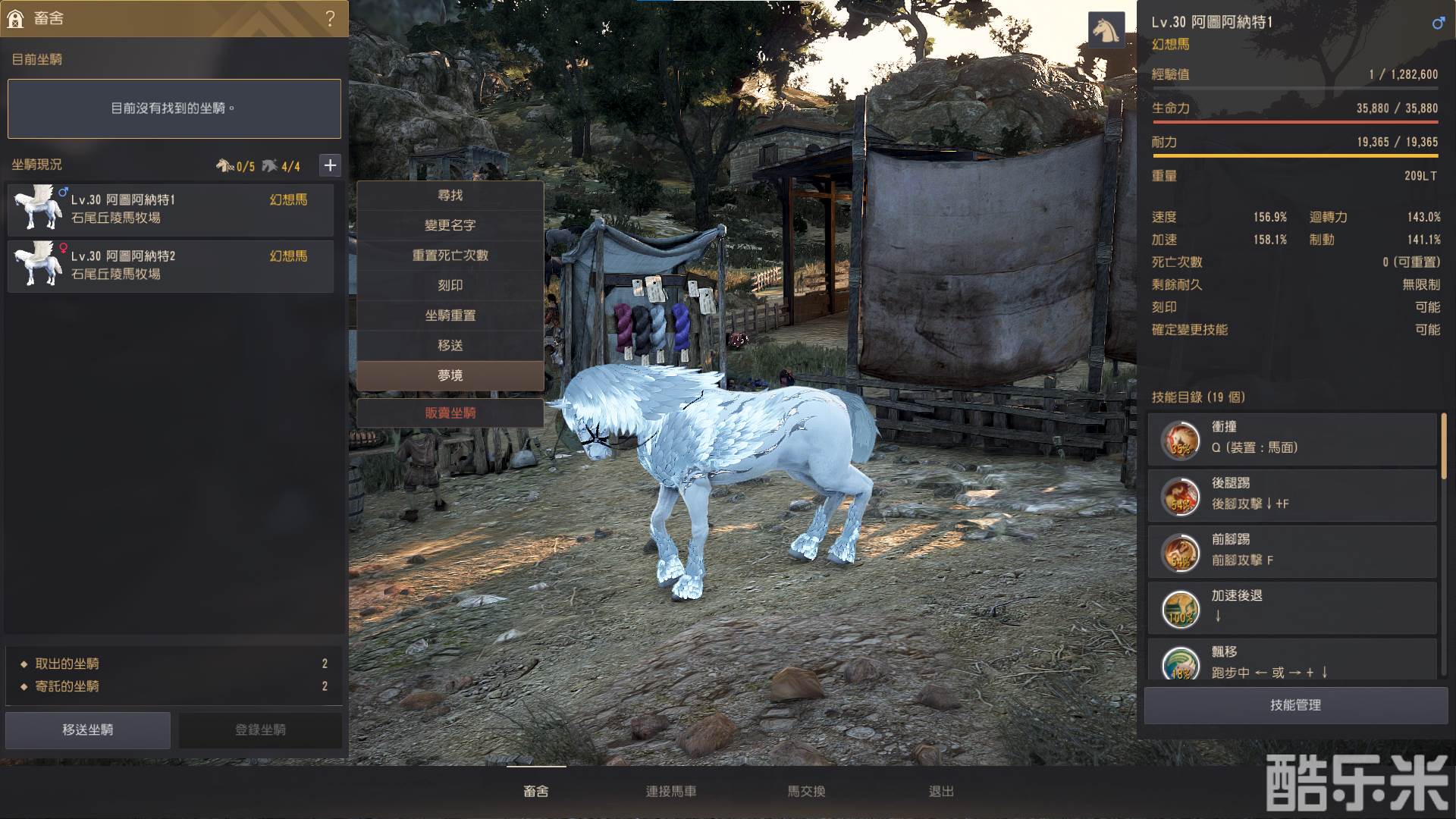Open 技能管理 skill management
The image size is (1456, 819).
(1295, 705)
